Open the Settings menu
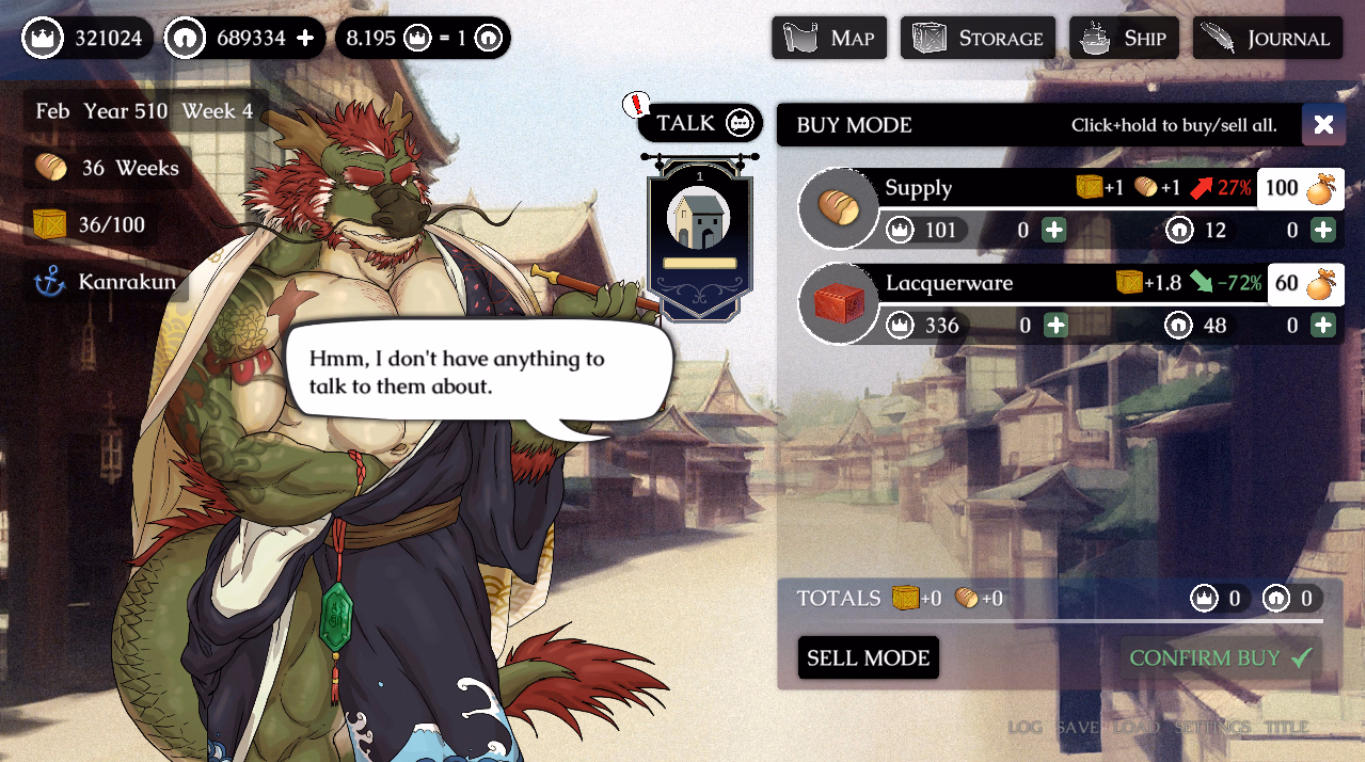Image resolution: width=1365 pixels, height=762 pixels. (x=1212, y=727)
